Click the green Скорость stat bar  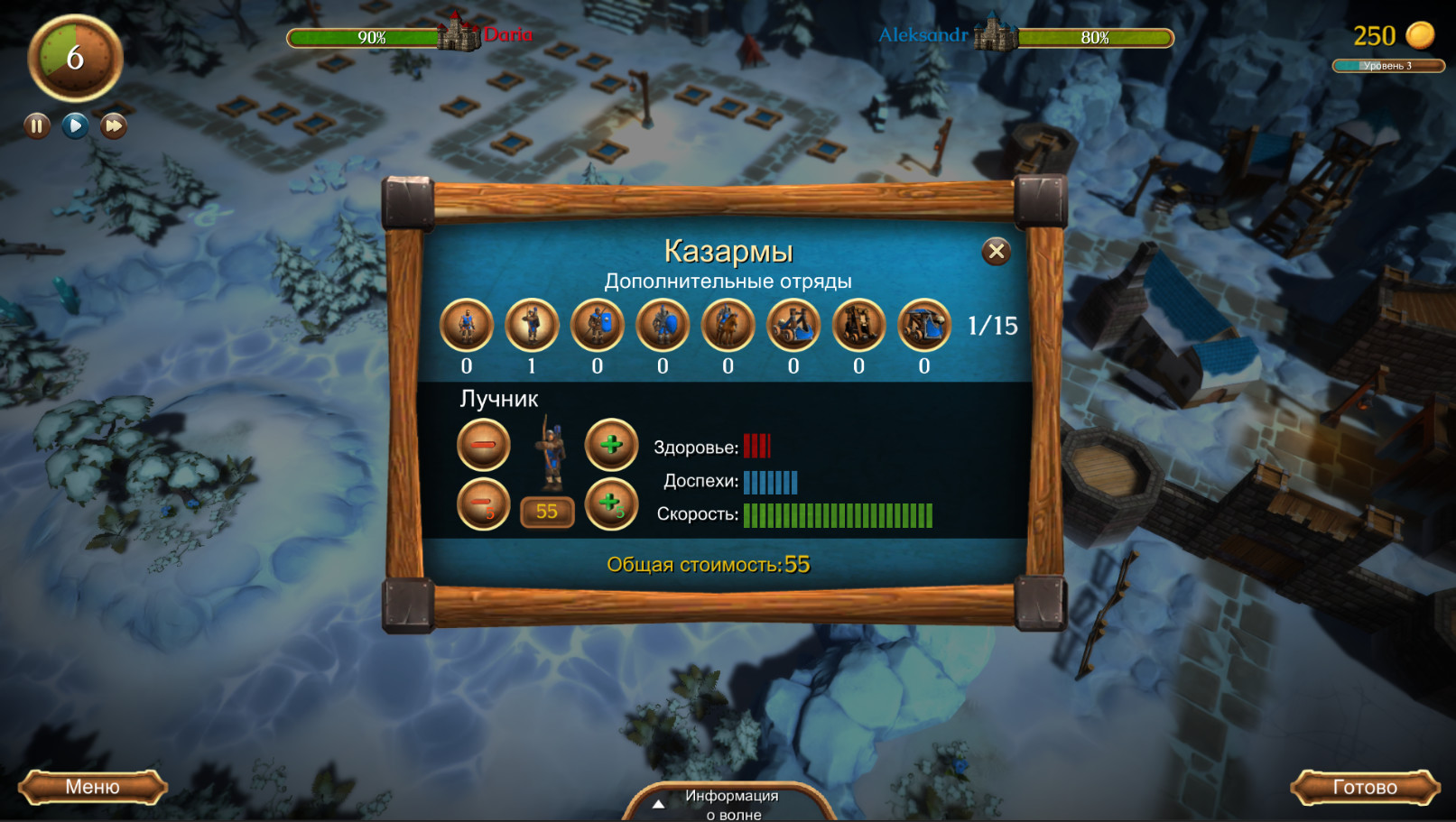click(x=838, y=515)
